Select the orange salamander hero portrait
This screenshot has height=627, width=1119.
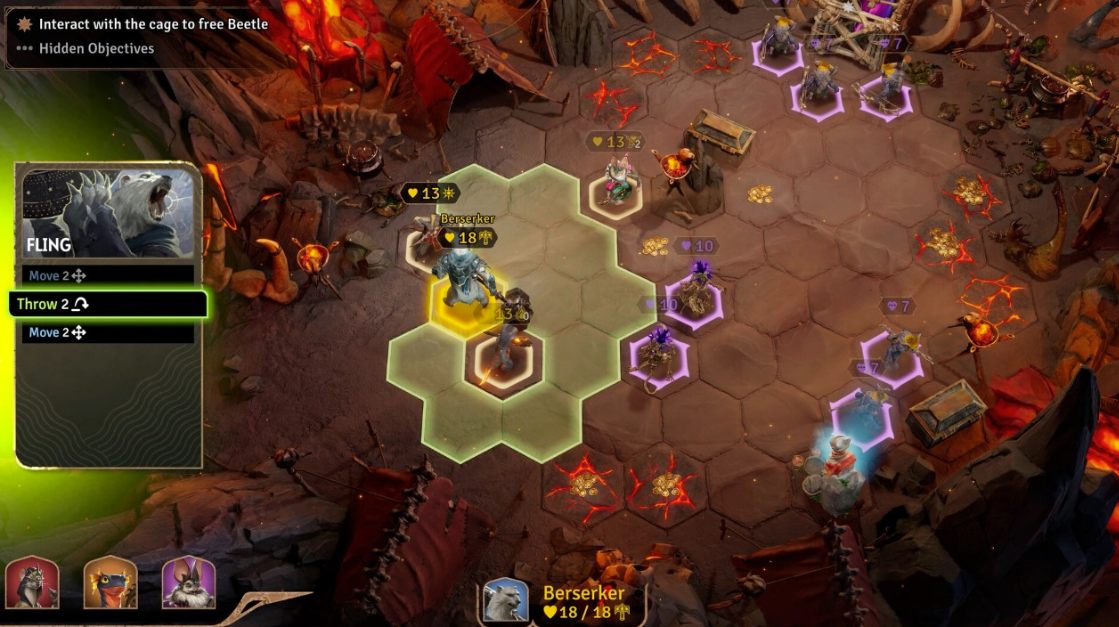110,583
